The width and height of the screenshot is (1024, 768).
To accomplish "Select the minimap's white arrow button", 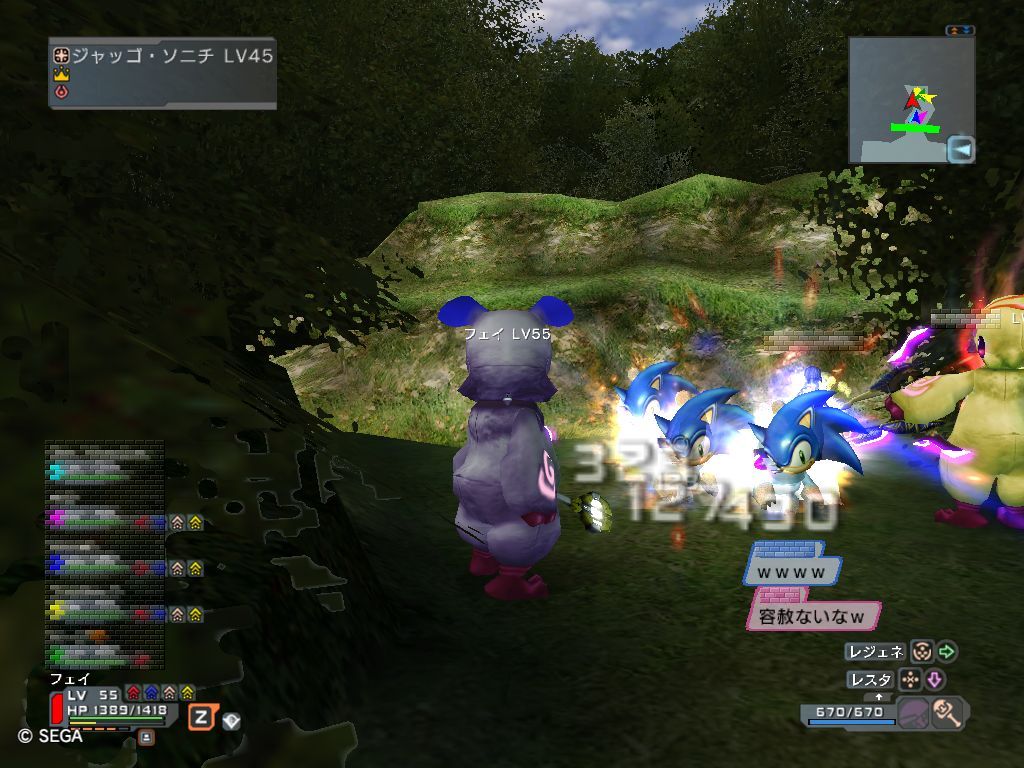I will click(x=961, y=150).
